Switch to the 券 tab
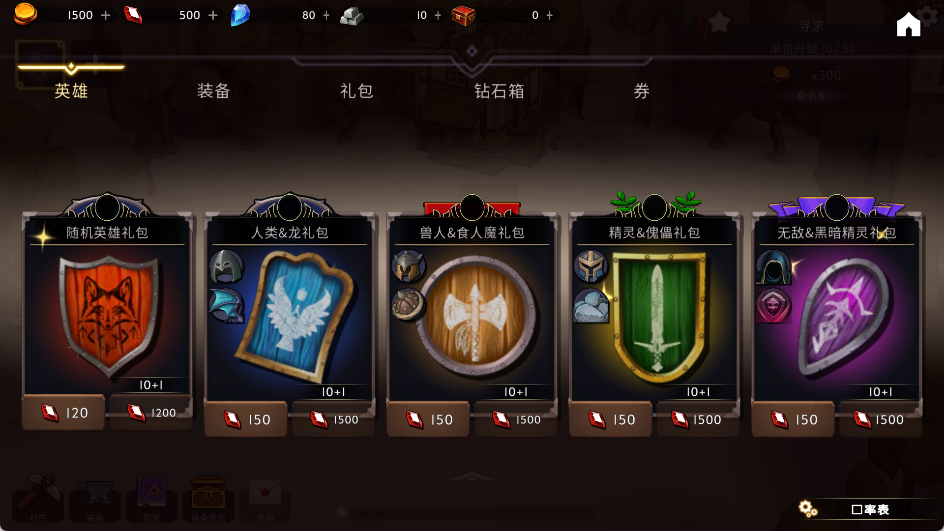This screenshot has width=944, height=531. (642, 91)
